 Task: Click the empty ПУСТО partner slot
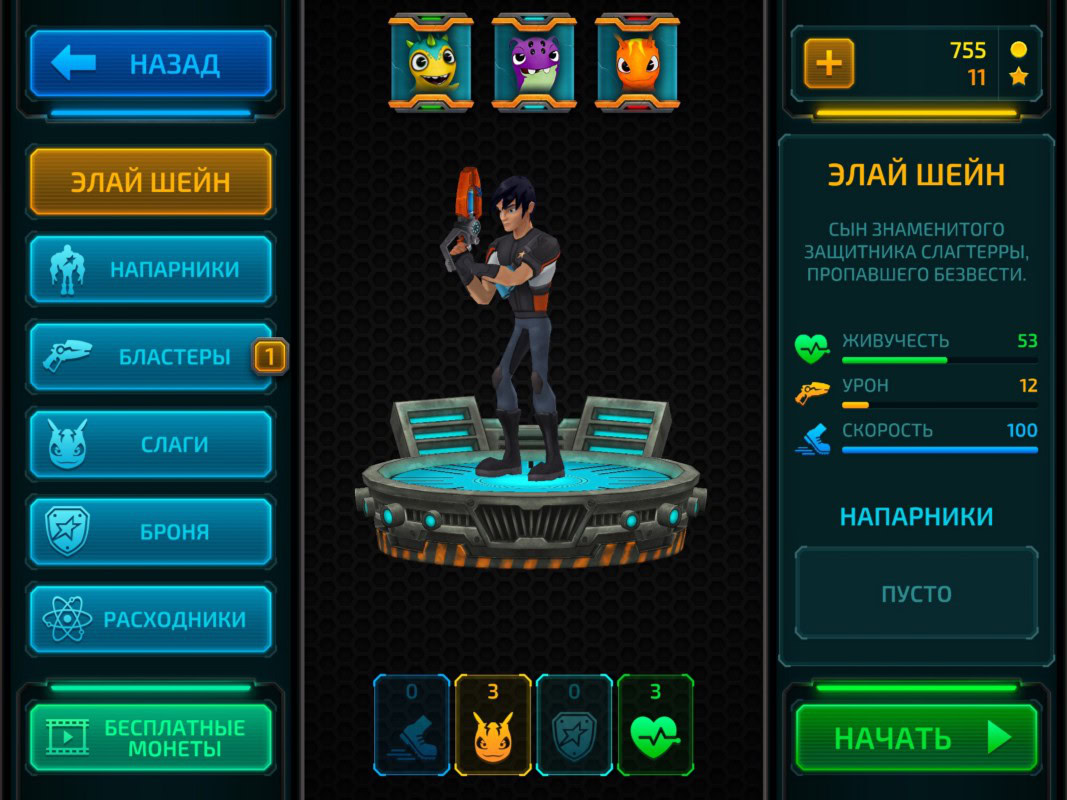[x=916, y=593]
